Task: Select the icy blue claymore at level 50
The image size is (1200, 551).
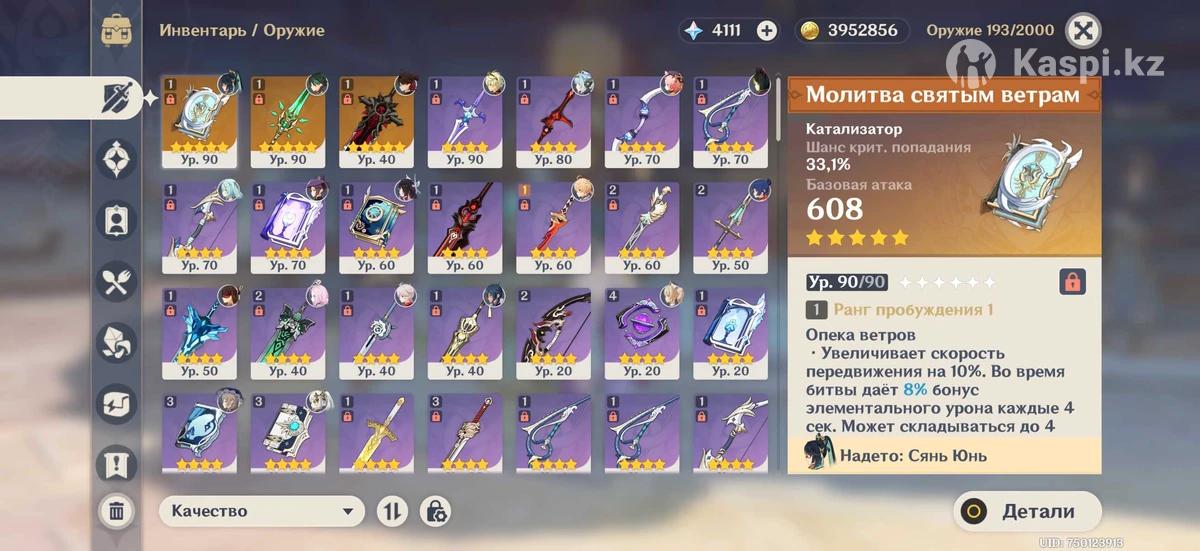Action: [x=199, y=332]
